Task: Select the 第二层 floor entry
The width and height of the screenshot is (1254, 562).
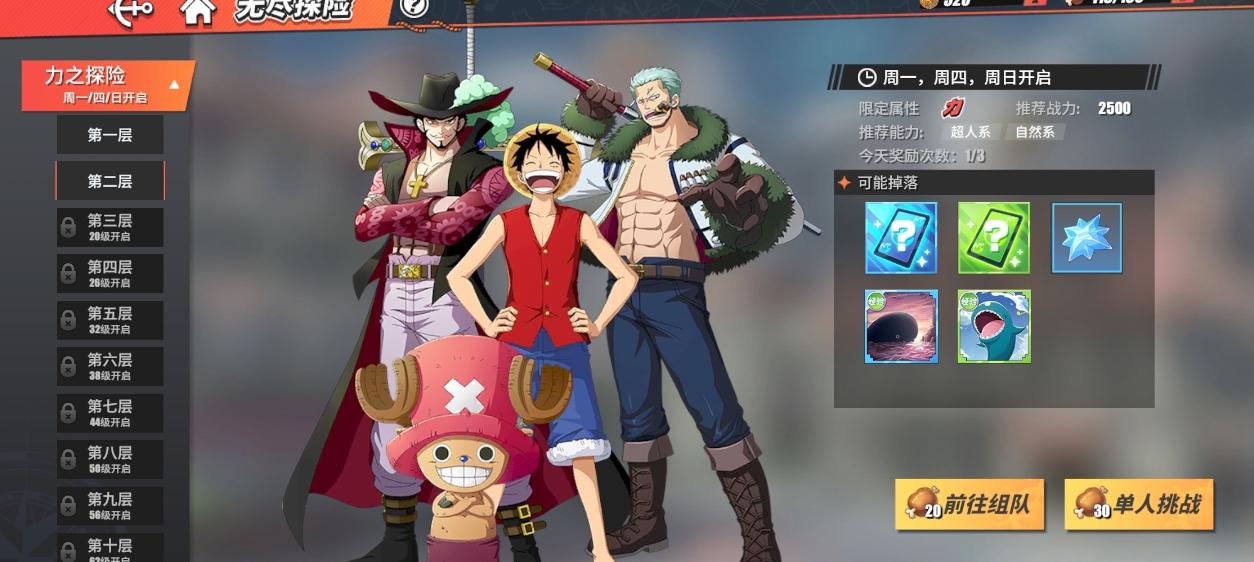Action: [x=110, y=181]
